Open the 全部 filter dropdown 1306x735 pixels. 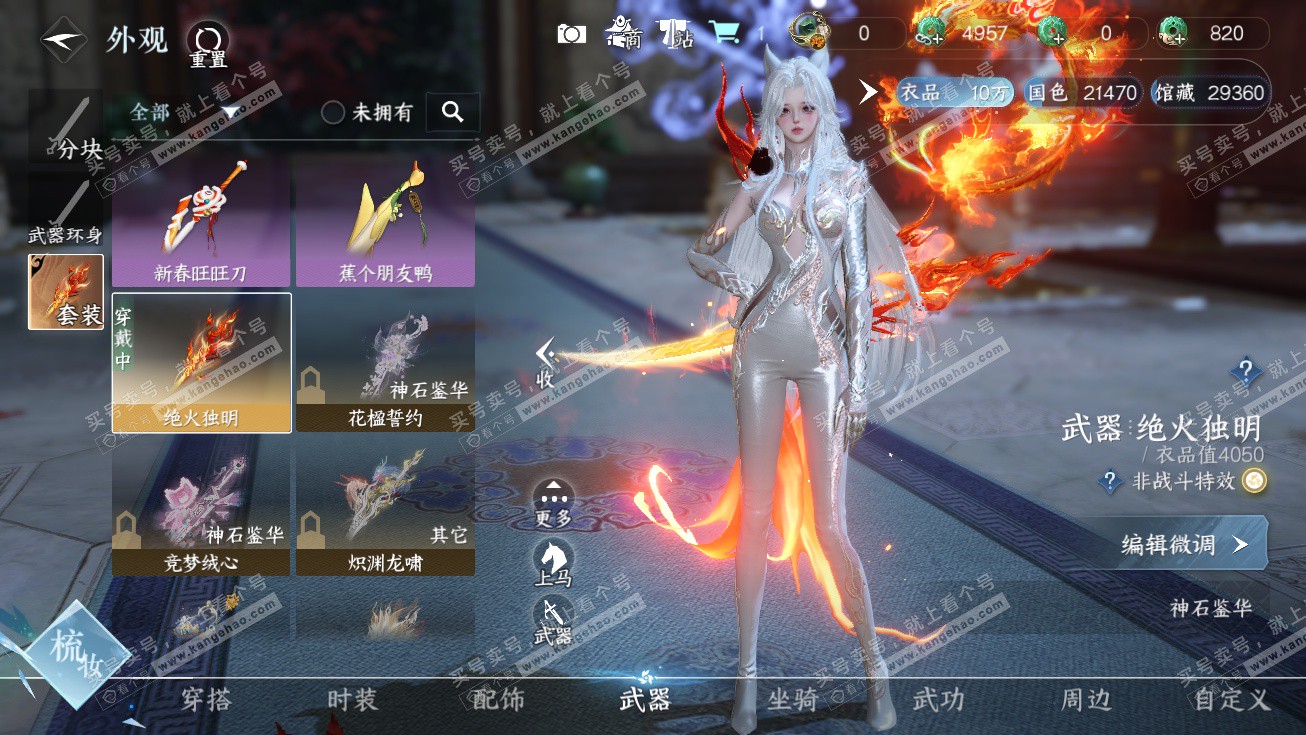pos(185,112)
